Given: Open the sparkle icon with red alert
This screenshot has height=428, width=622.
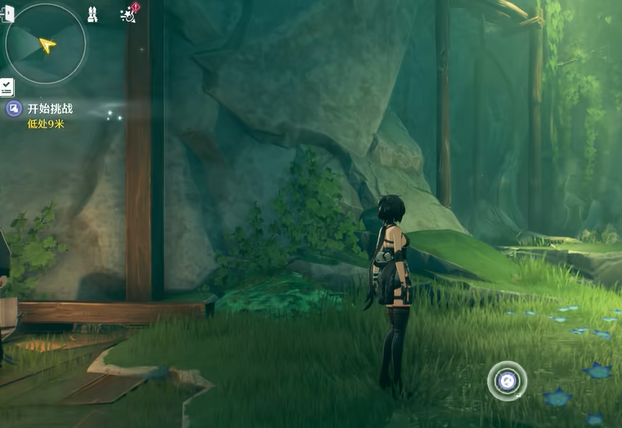Looking at the screenshot, I should click(x=128, y=14).
